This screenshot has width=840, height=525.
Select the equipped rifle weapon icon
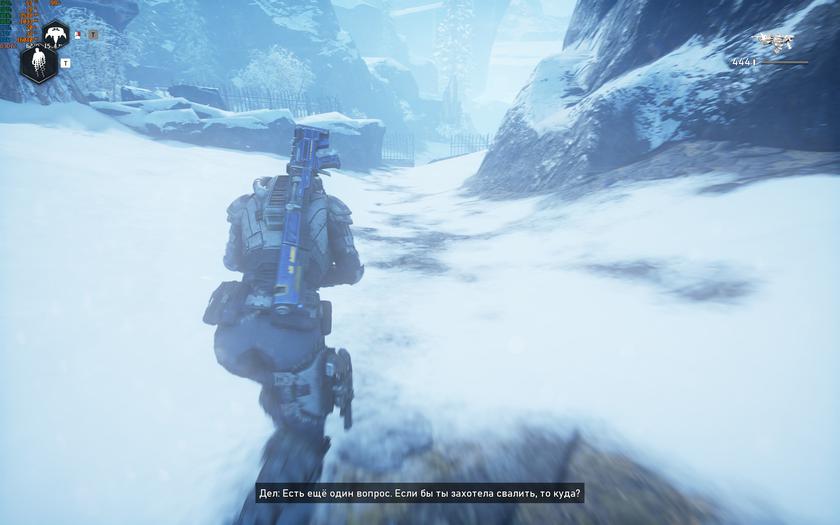tap(774, 42)
